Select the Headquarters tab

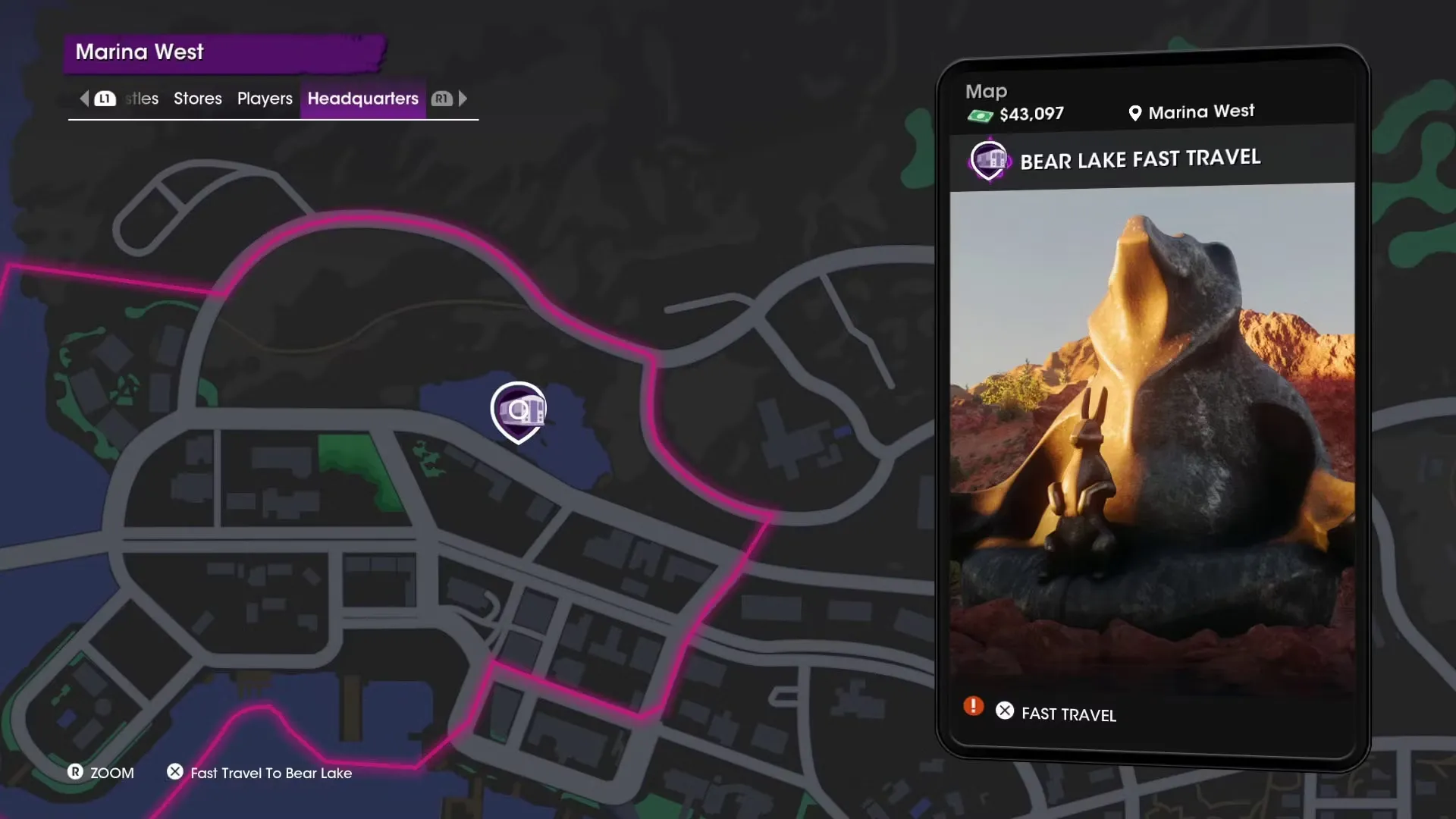pyautogui.click(x=362, y=99)
